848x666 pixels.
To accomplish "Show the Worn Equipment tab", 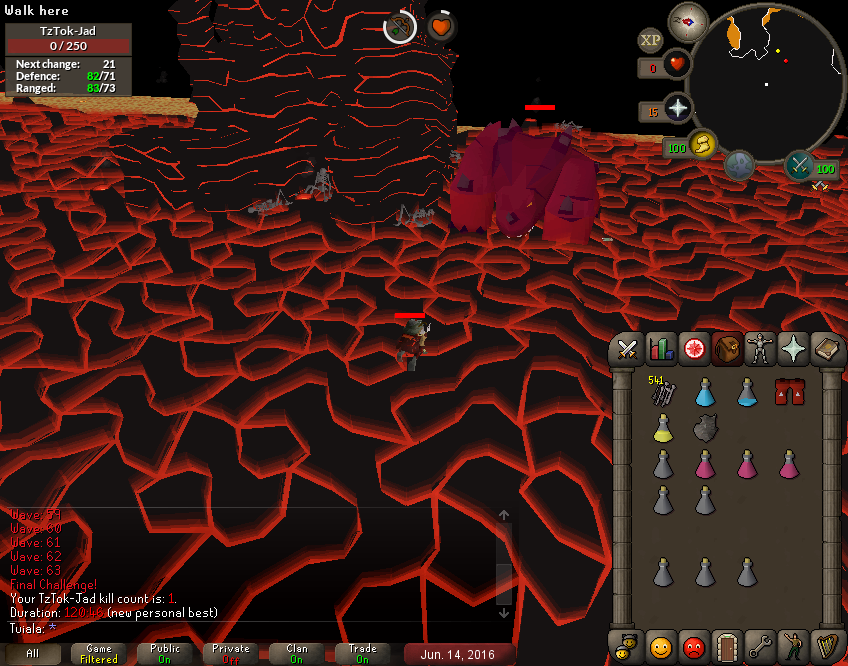I will (762, 349).
